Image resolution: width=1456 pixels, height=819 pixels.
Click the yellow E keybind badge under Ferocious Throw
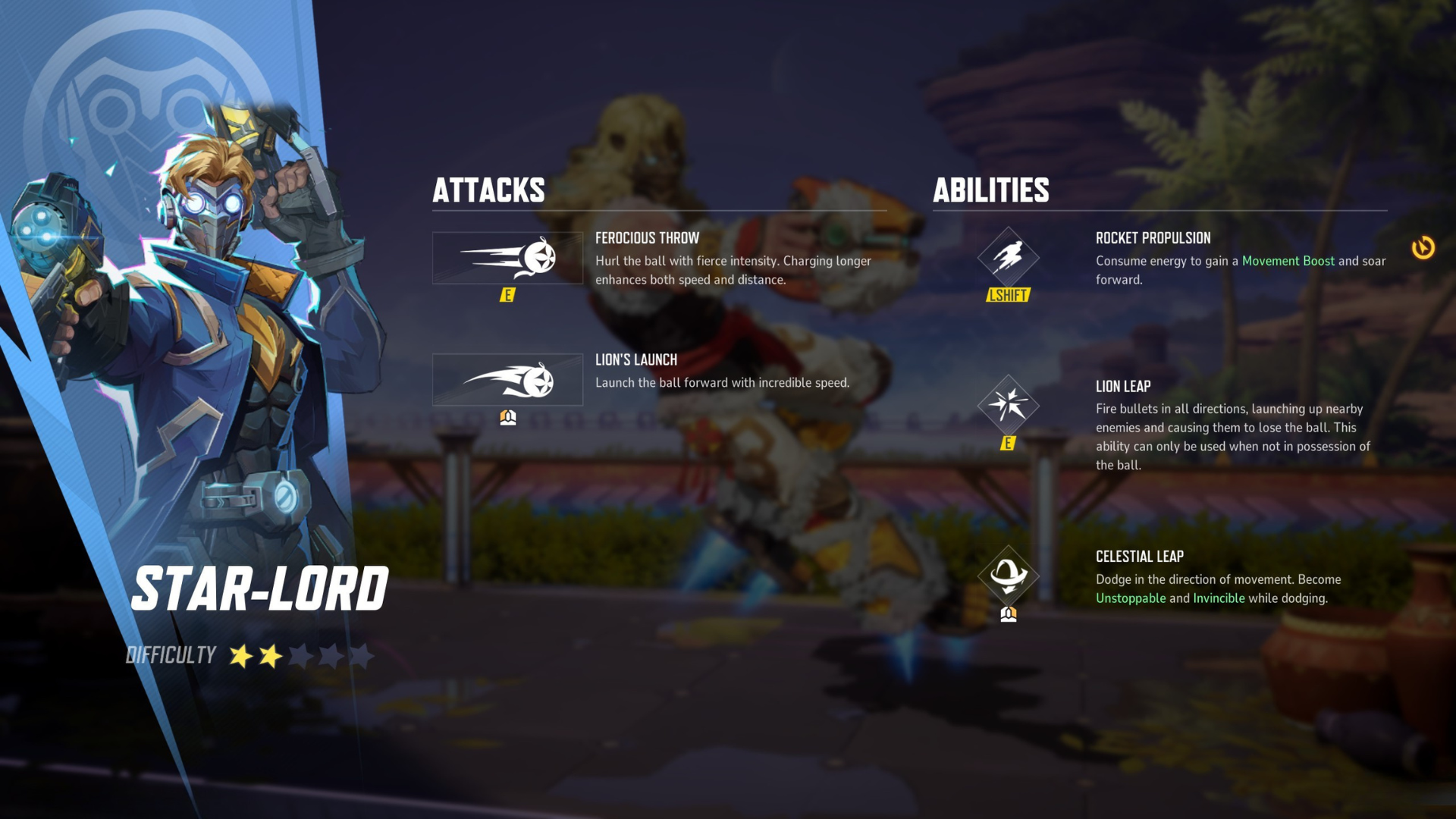509,297
